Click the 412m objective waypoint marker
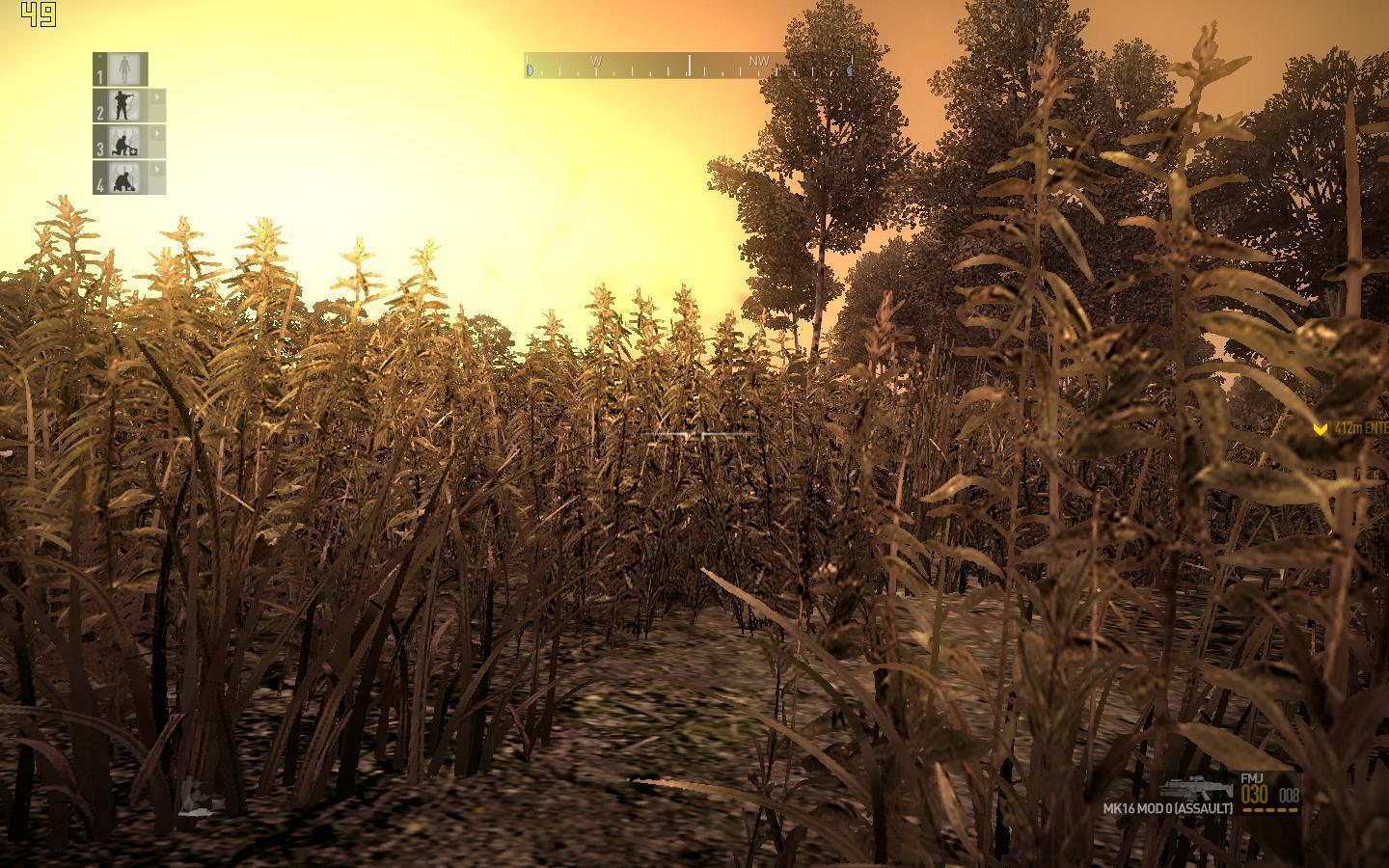 click(x=1321, y=429)
